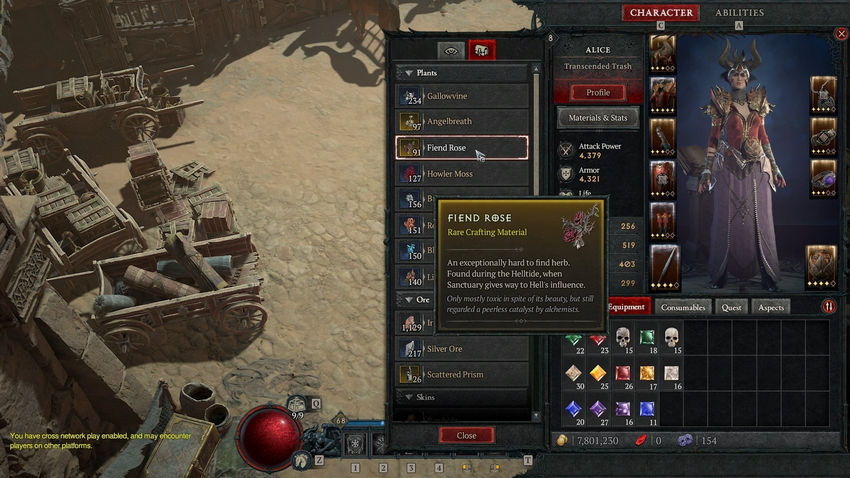Select the skull gem in inventory
The height and width of the screenshot is (478, 850).
623,337
